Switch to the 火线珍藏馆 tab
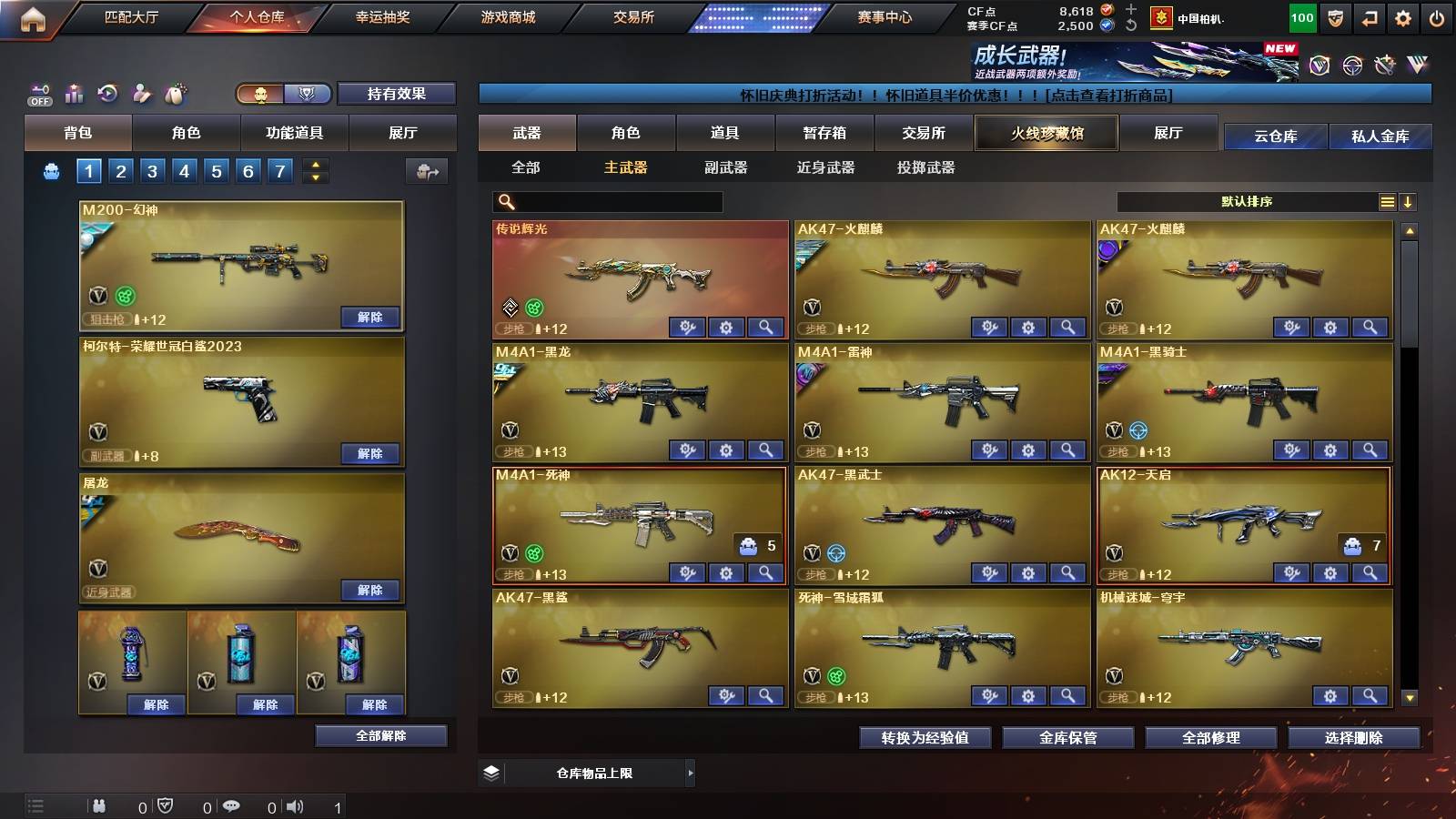The width and height of the screenshot is (1456, 819). 1046,133
